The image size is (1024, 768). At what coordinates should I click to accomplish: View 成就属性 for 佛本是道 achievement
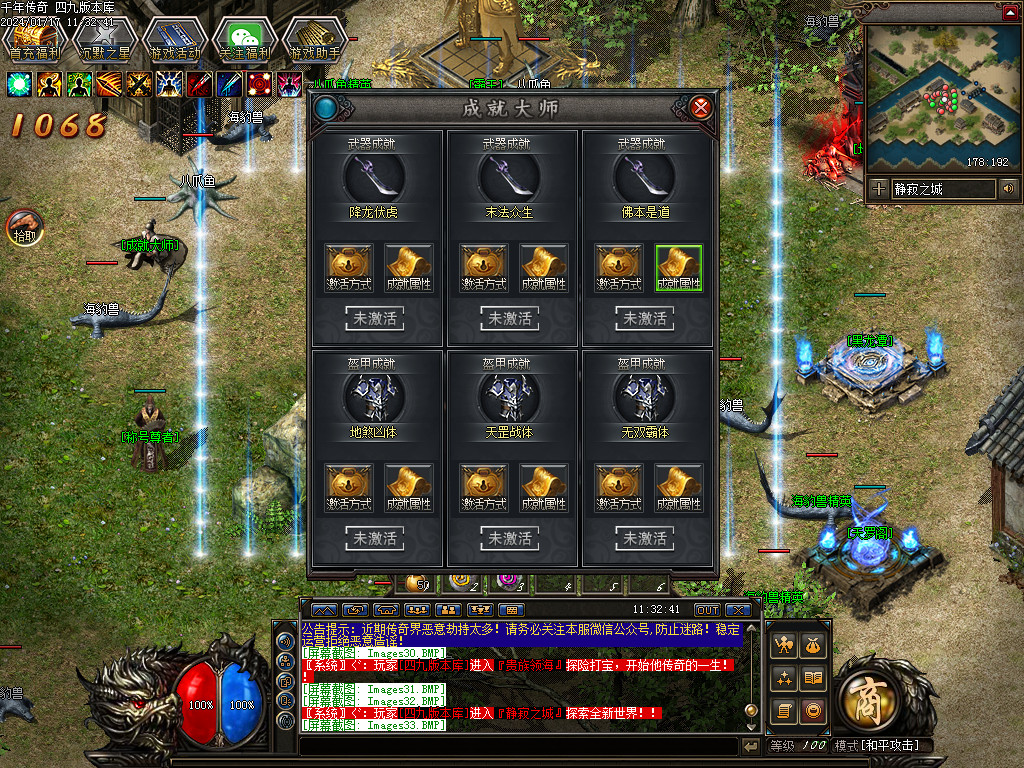[679, 268]
